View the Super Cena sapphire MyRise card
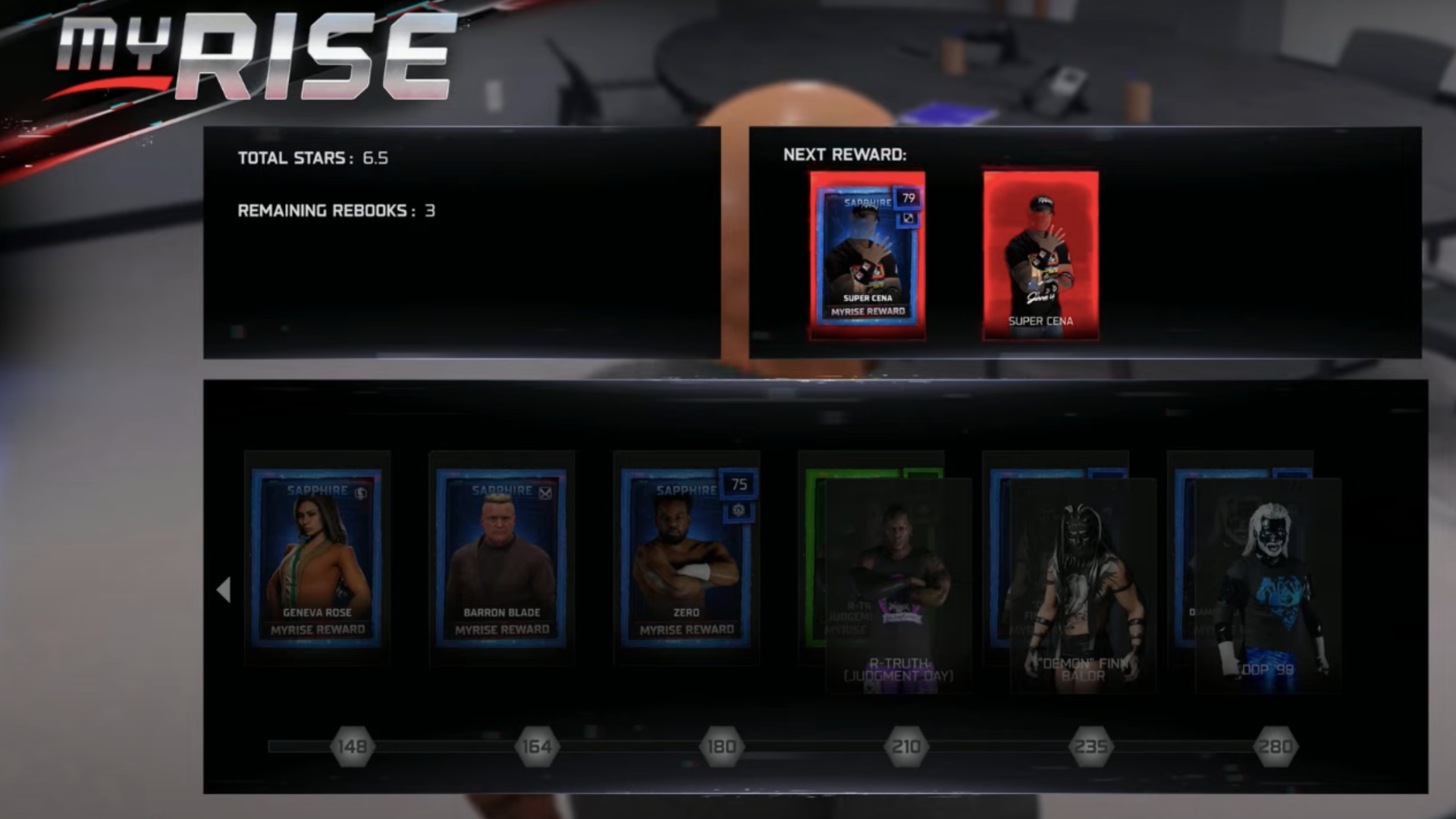1456x819 pixels. coord(868,255)
